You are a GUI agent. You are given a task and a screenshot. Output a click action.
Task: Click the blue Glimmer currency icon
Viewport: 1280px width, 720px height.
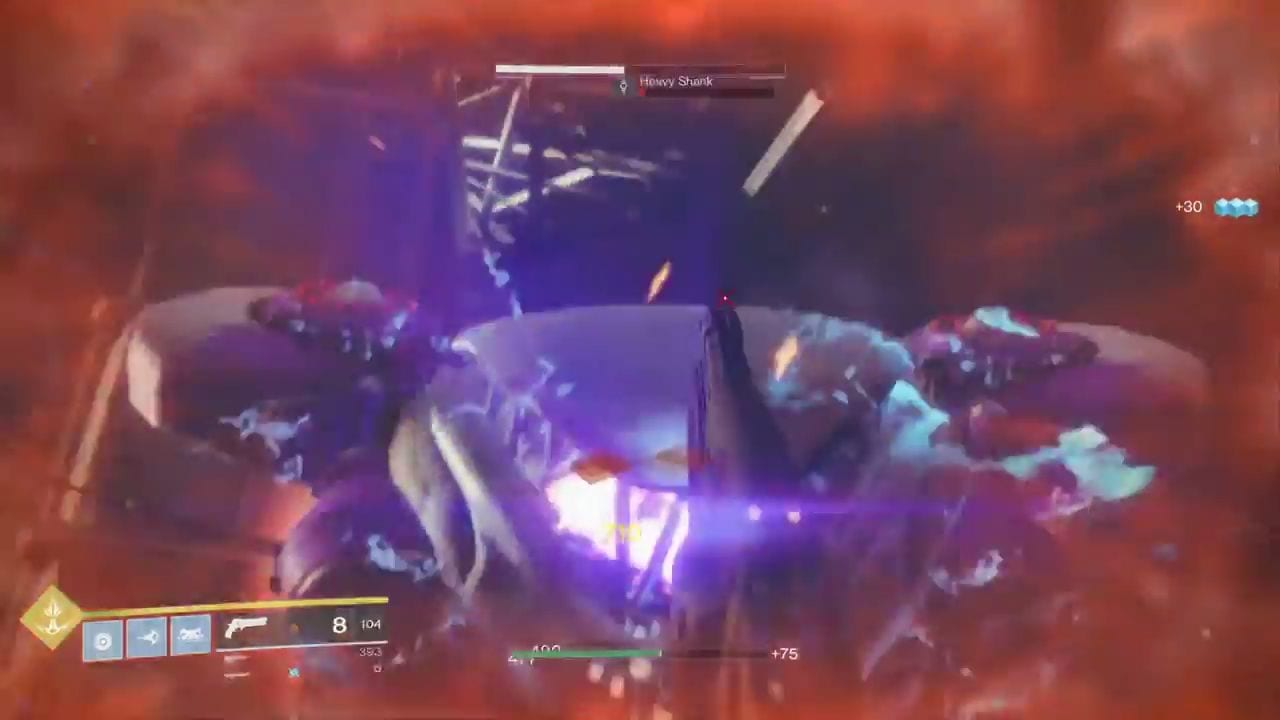click(x=1236, y=207)
